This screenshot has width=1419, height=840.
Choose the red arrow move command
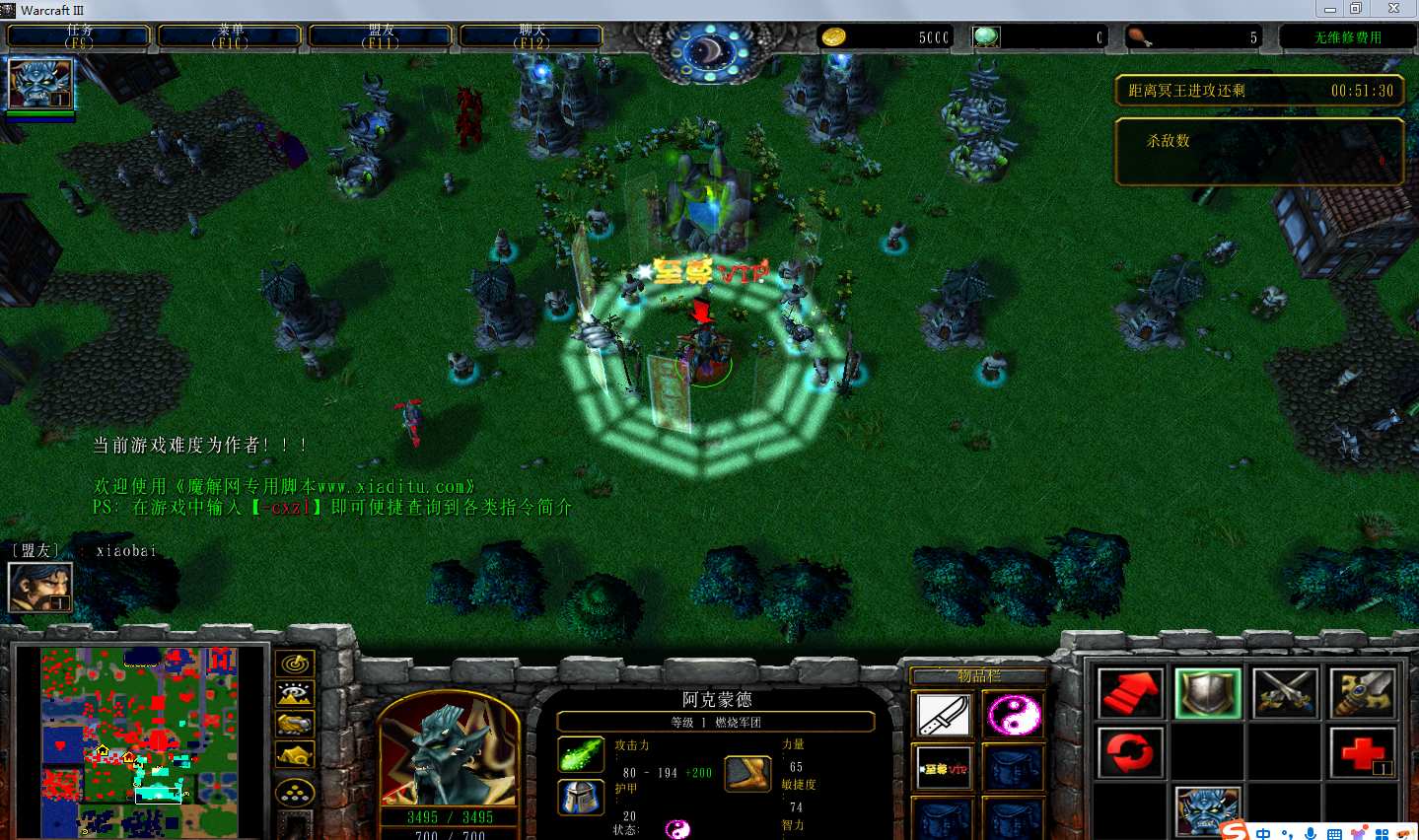pos(1130,693)
